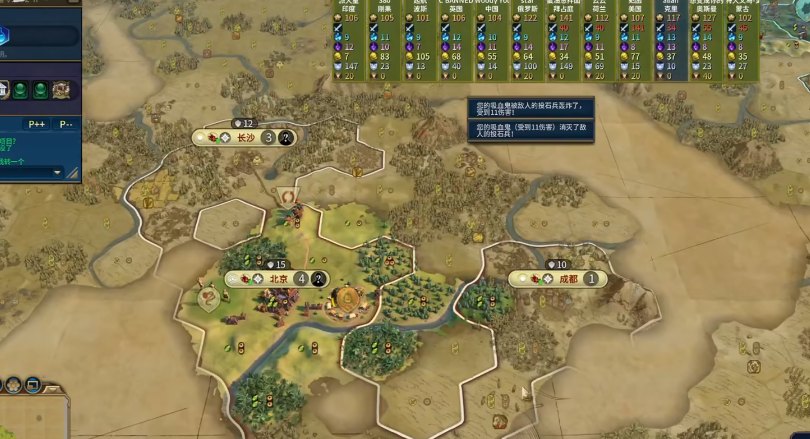Open the round wreath emblem icon
The height and width of the screenshot is (439, 810).
(x=62, y=90)
